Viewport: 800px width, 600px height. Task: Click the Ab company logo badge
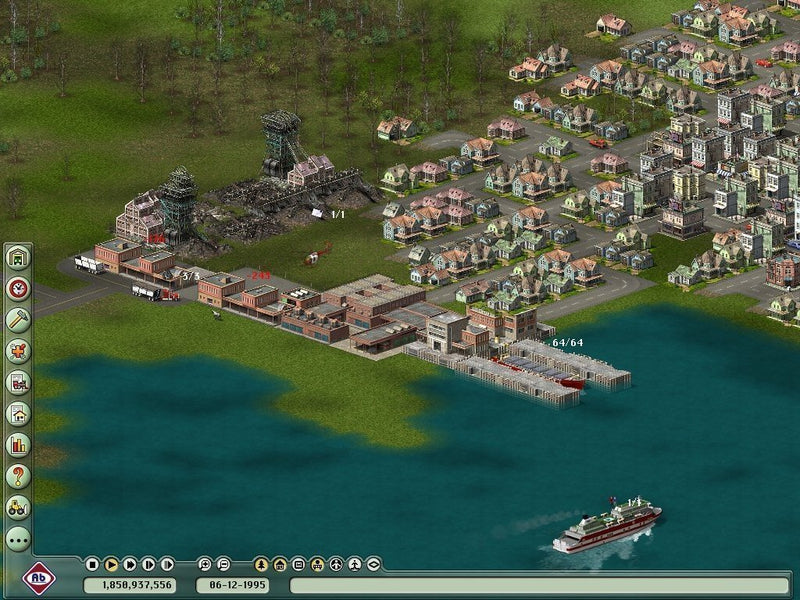(38, 577)
